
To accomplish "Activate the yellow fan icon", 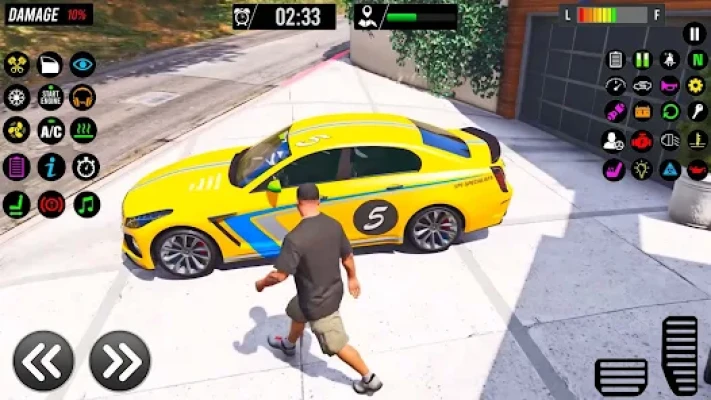I will (x=16, y=131).
